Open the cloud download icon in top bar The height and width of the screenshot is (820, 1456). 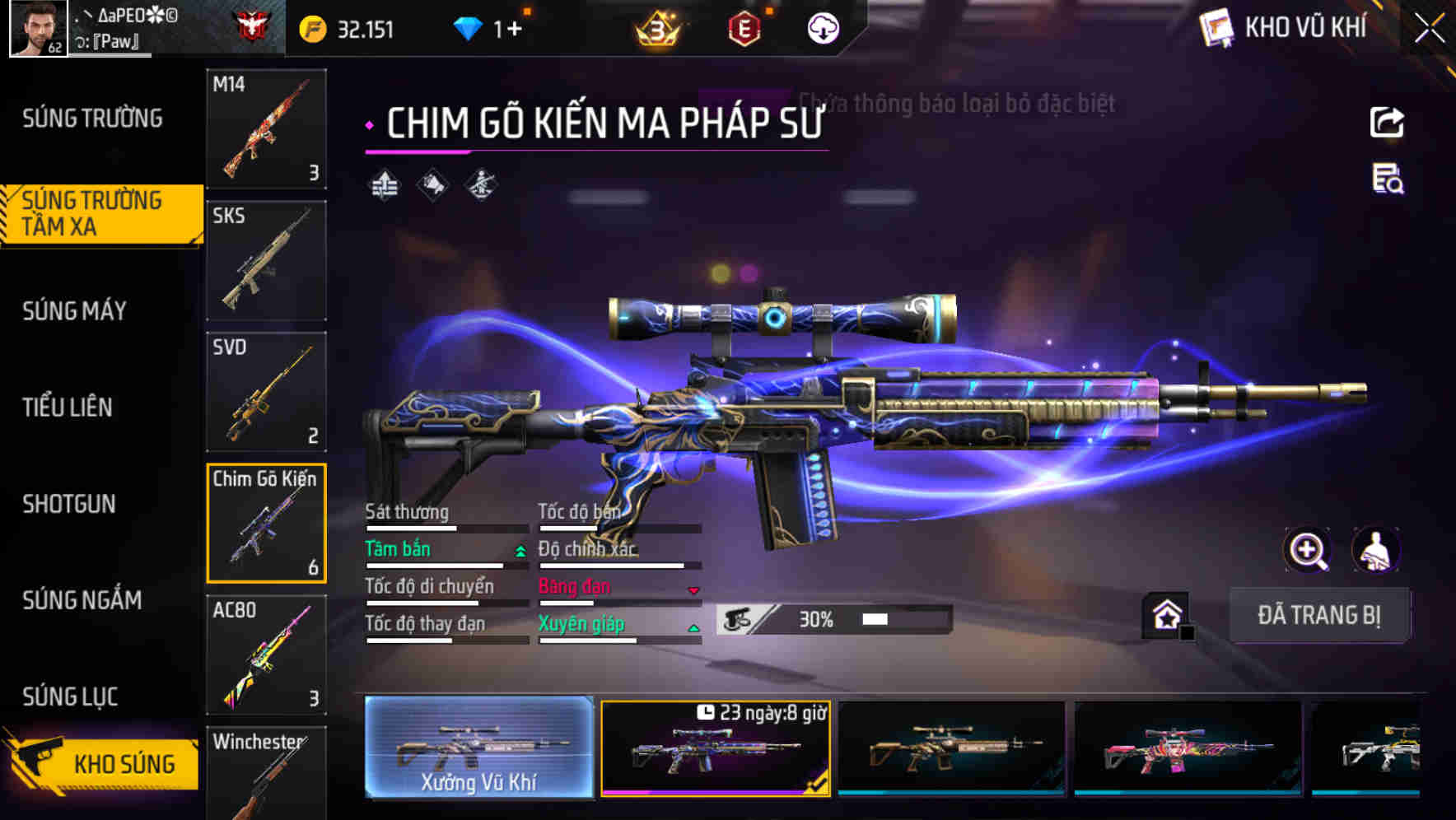[821, 27]
